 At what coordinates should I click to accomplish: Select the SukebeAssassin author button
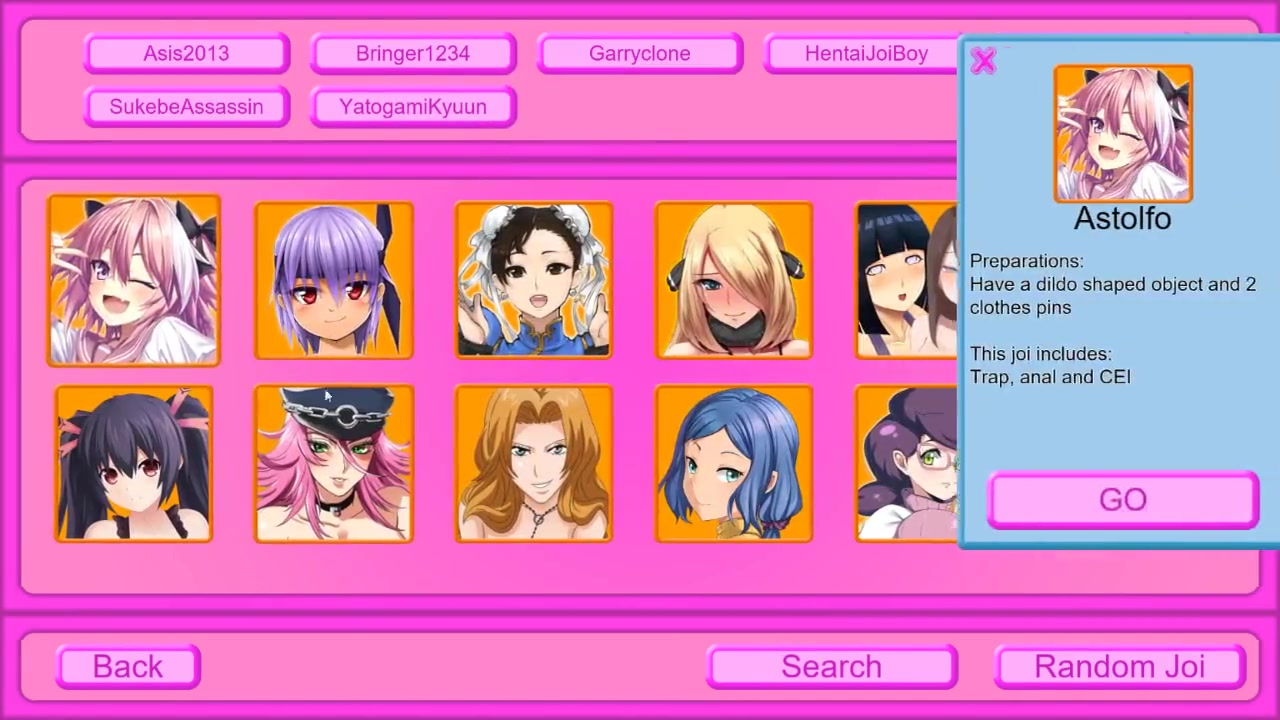187,107
